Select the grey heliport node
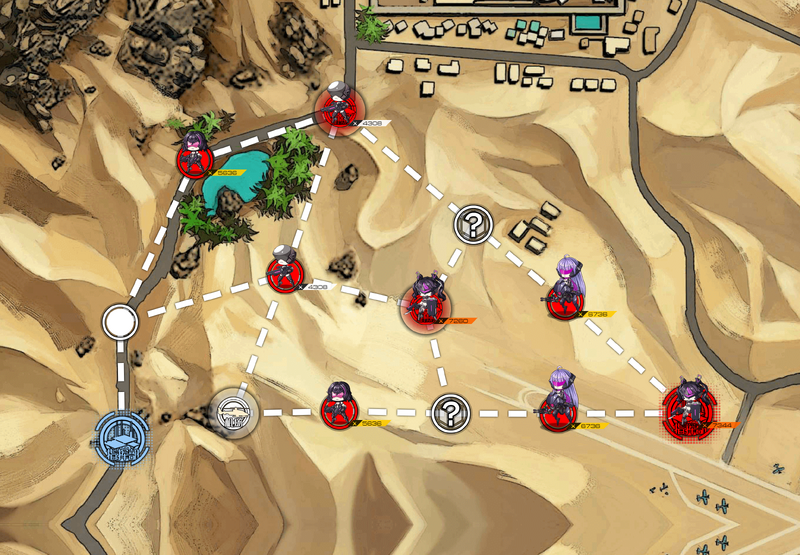This screenshot has width=800, height=555. (235, 410)
